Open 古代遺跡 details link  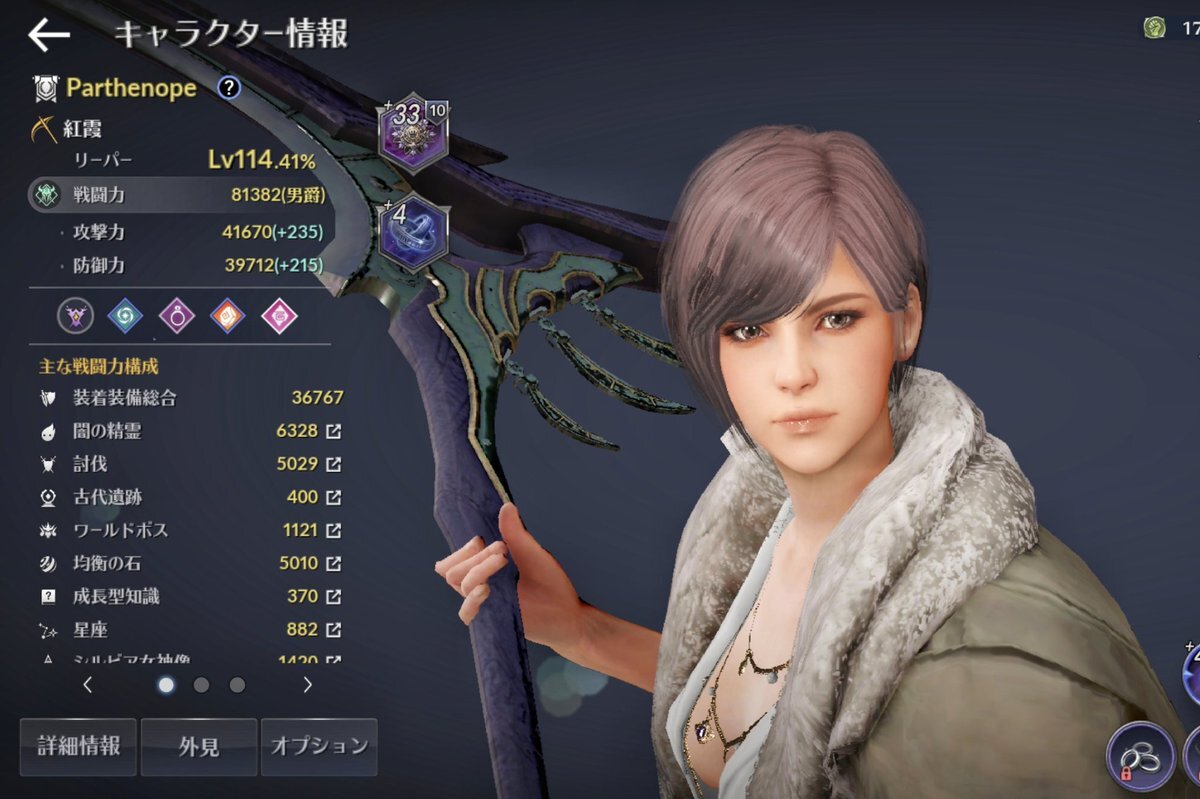(334, 497)
